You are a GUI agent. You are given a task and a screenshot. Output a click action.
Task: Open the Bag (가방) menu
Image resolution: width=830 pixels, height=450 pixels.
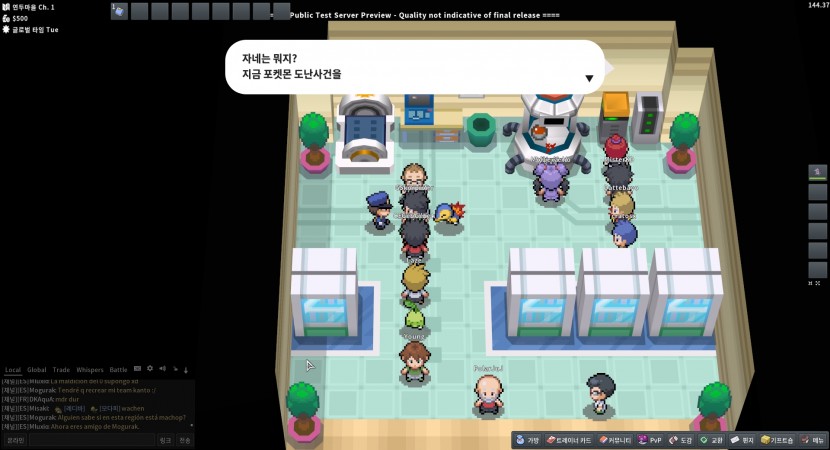click(x=528, y=440)
